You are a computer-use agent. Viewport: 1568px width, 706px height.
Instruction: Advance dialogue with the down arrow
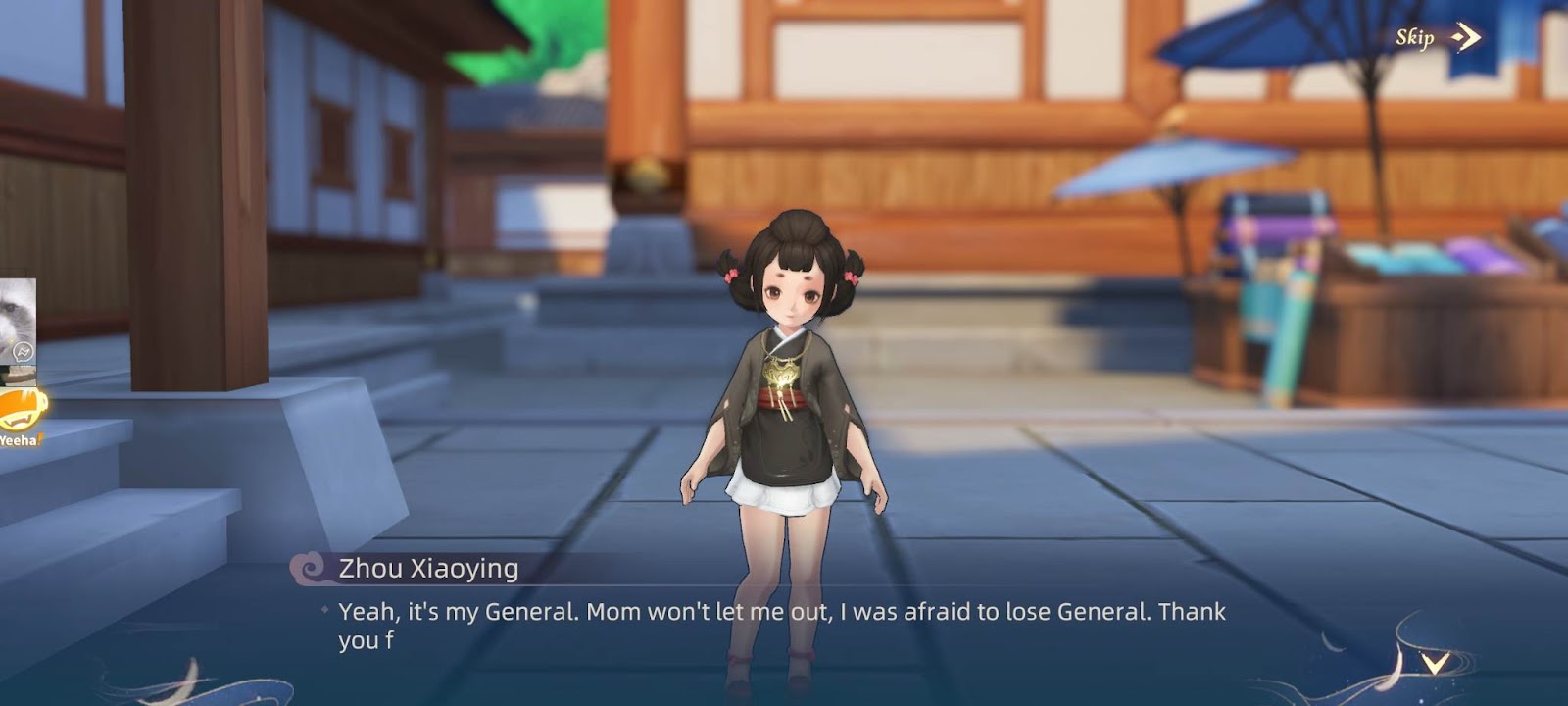click(1435, 664)
